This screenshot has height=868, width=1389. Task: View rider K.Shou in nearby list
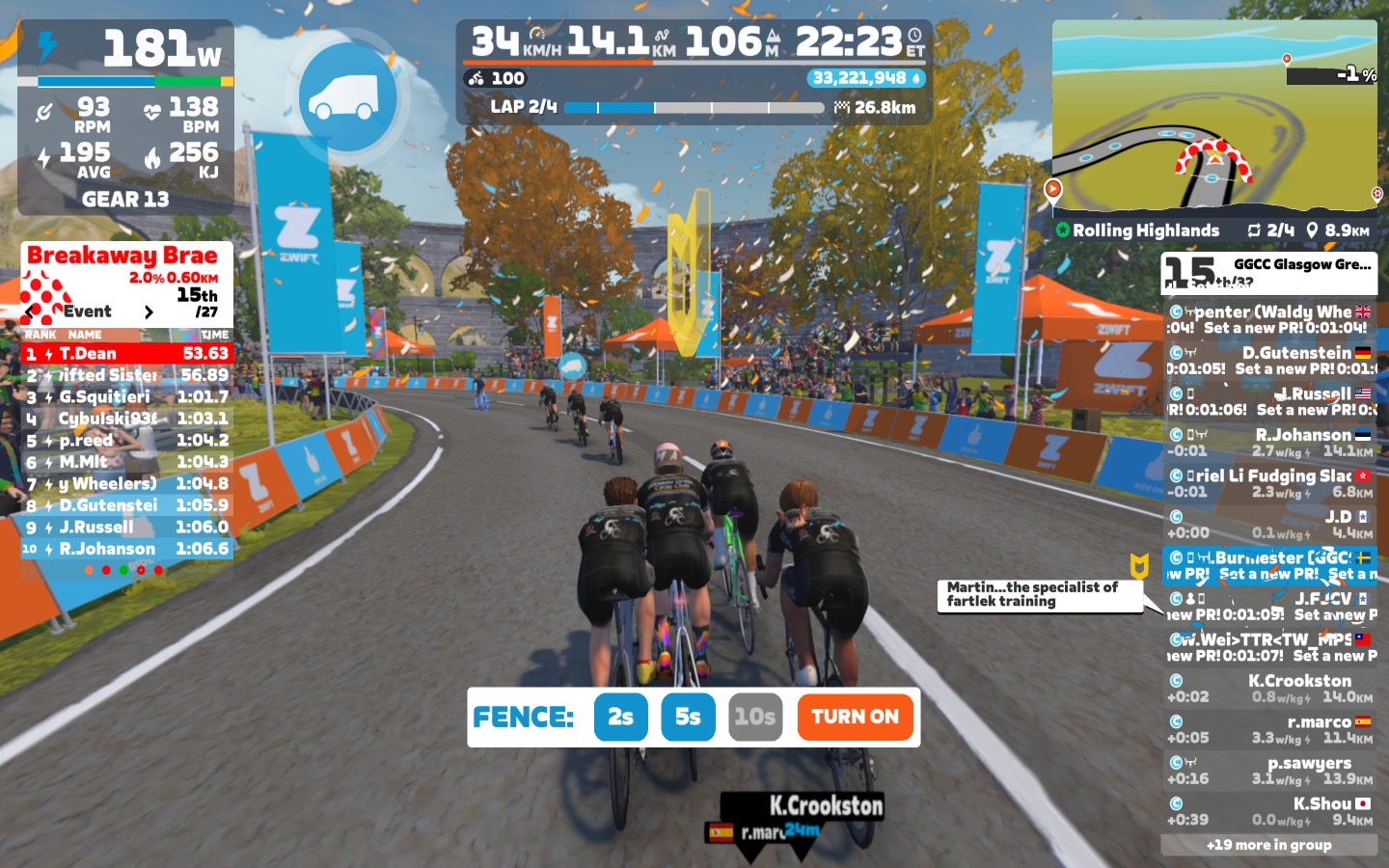pos(1268,811)
